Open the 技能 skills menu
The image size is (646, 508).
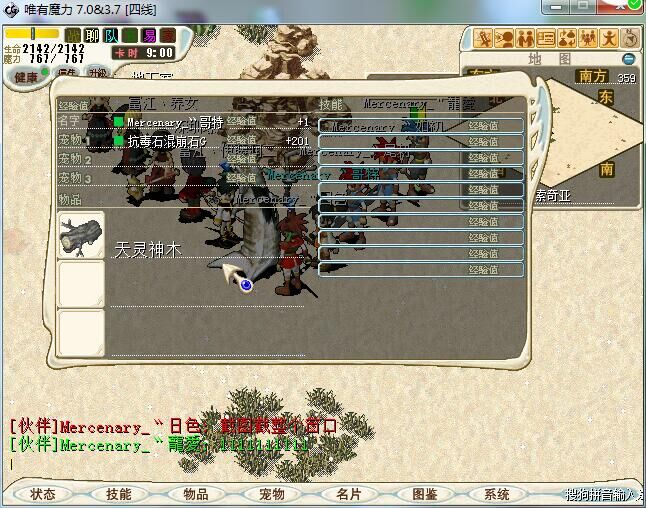(x=119, y=494)
